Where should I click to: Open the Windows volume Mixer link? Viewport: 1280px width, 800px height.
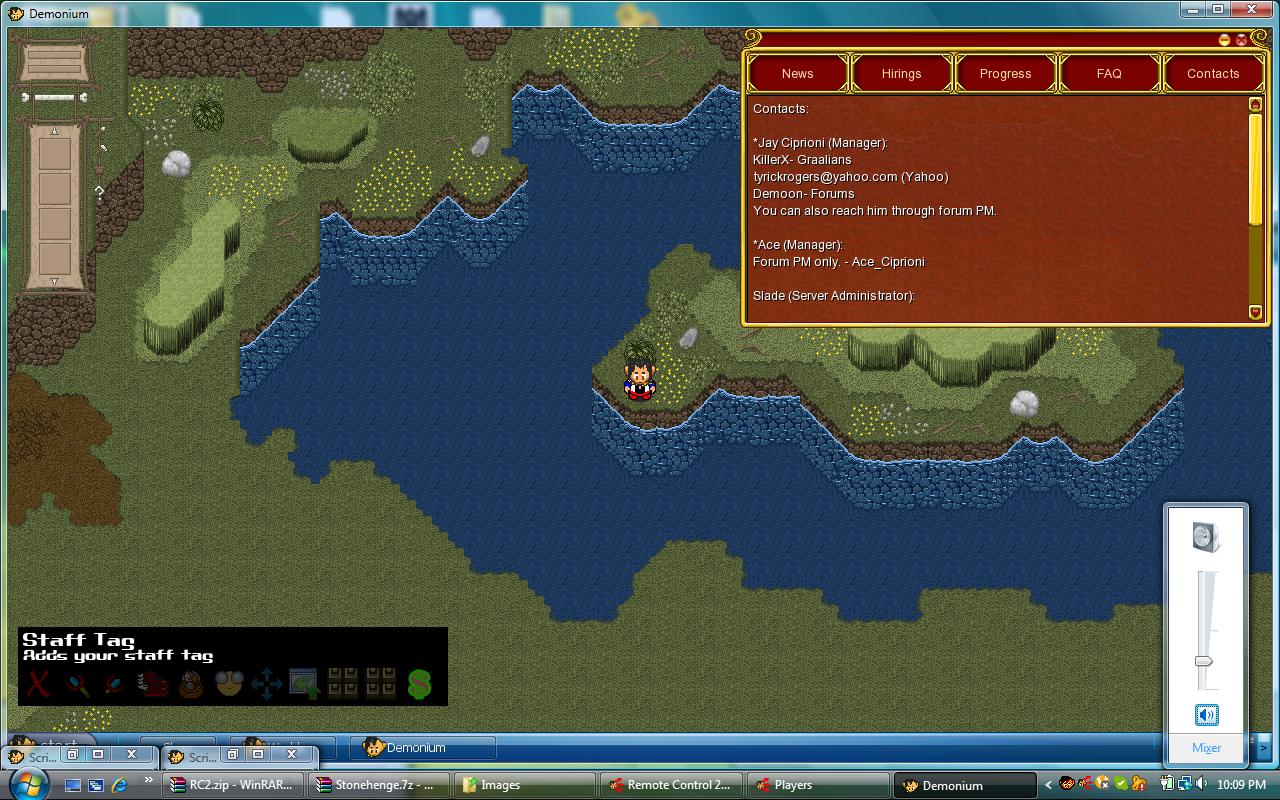tap(1206, 748)
